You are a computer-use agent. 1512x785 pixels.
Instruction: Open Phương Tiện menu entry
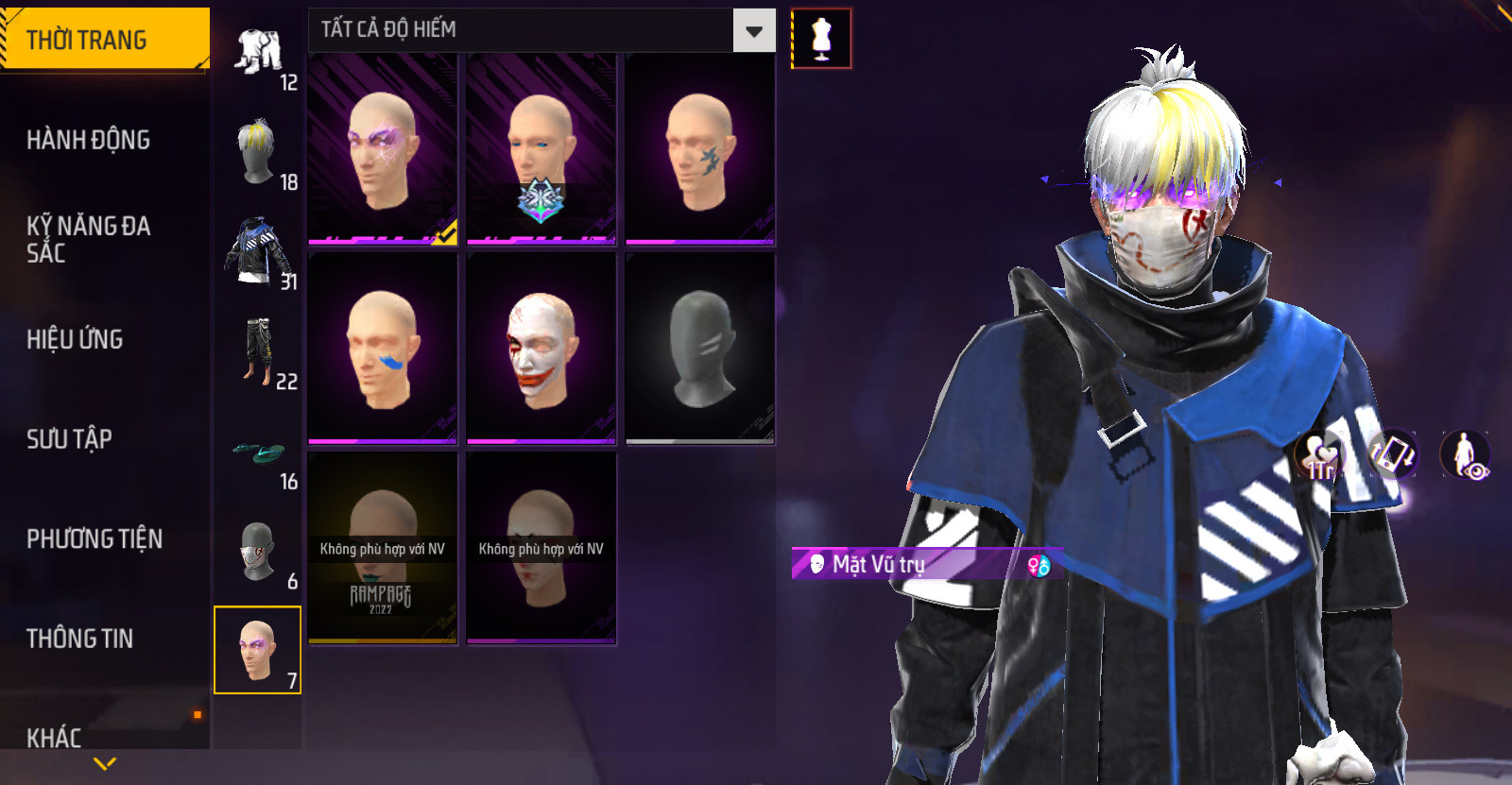(94, 538)
